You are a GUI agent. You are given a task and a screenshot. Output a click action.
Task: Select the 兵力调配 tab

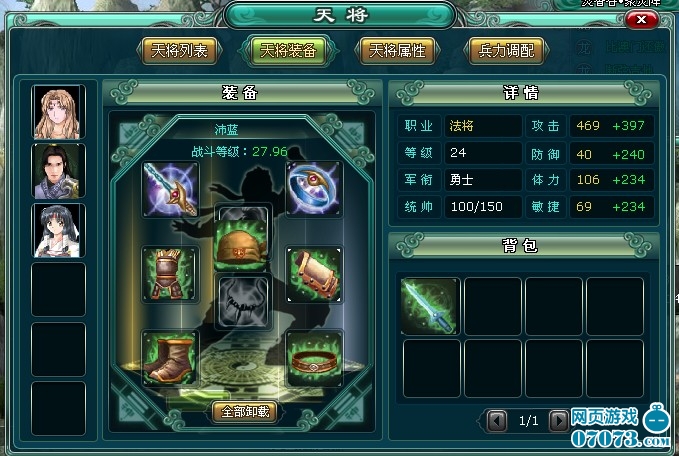pos(507,50)
